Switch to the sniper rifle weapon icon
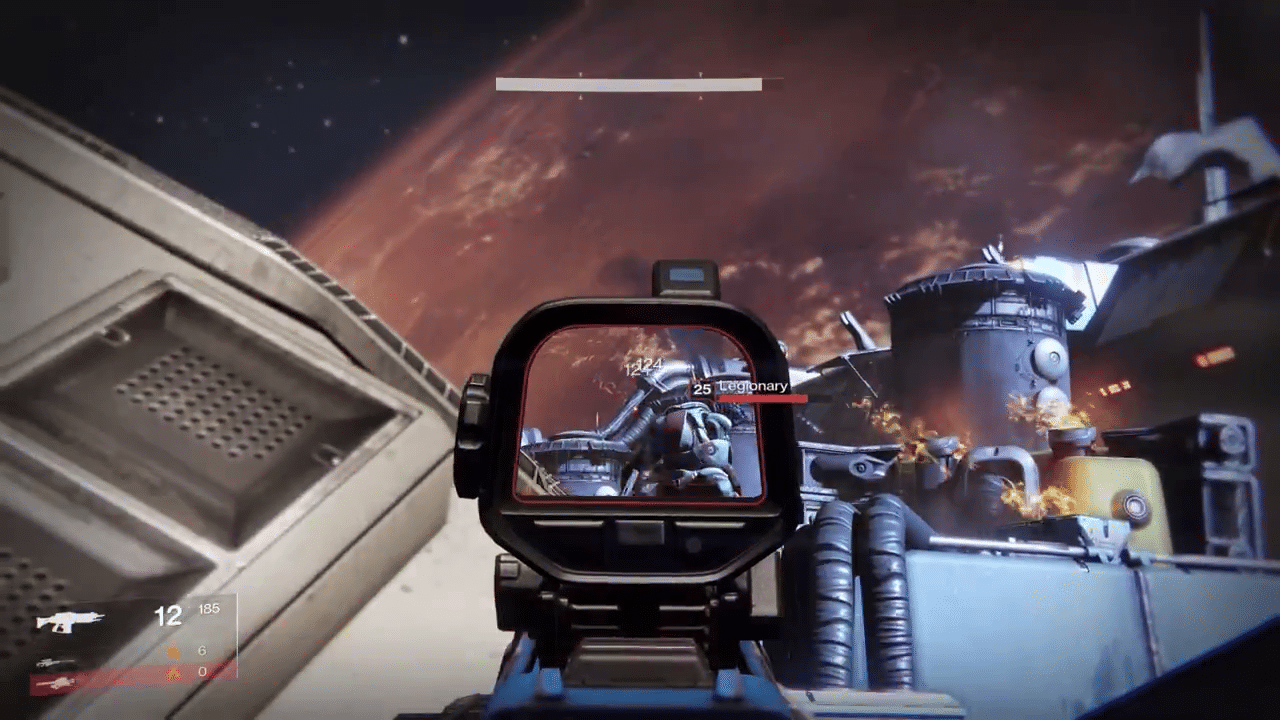This screenshot has width=1280, height=720. click(56, 662)
